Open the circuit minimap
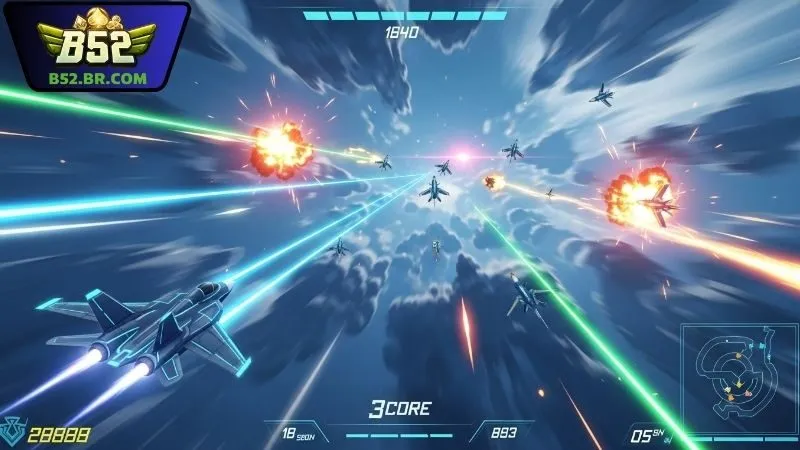Image resolution: width=800 pixels, height=450 pixels. [737, 376]
